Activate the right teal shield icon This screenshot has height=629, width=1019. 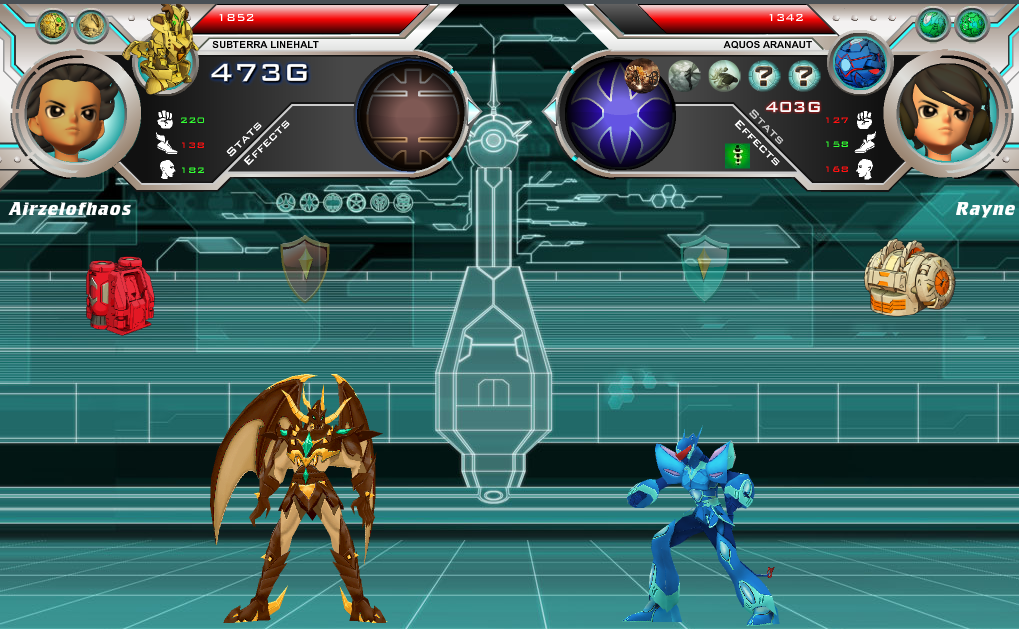coord(705,266)
